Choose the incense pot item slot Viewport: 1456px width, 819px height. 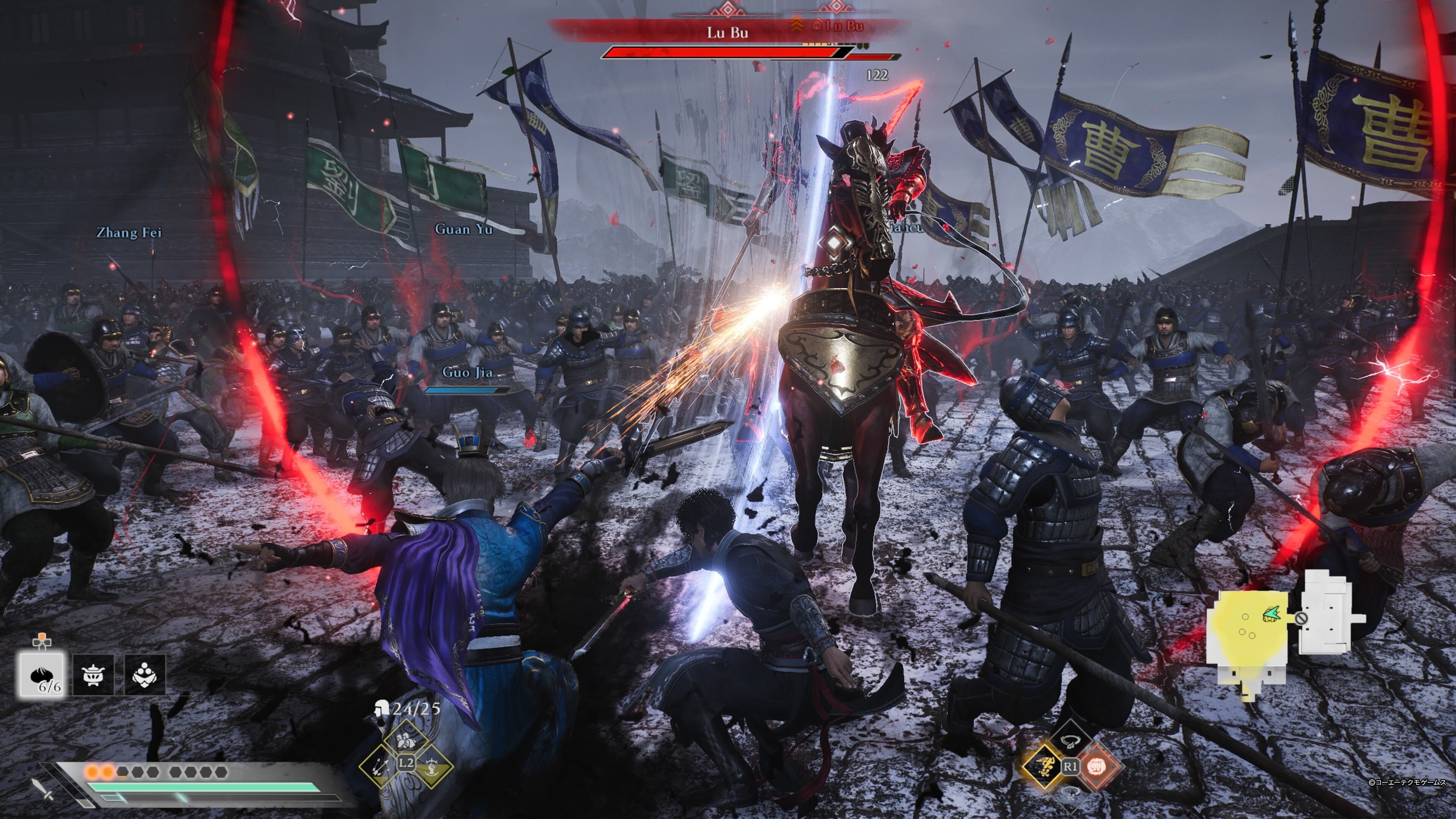pos(93,674)
